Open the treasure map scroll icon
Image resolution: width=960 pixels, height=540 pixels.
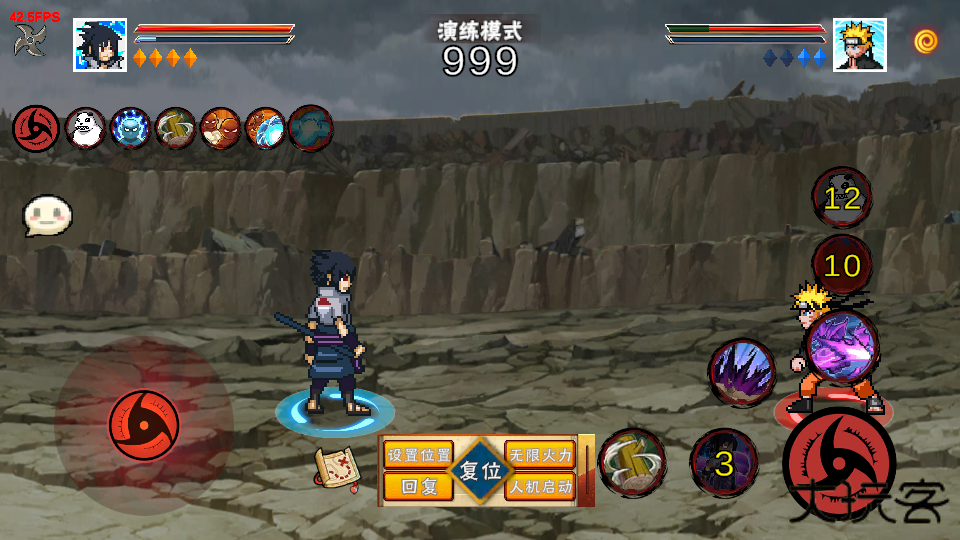pyautogui.click(x=337, y=468)
